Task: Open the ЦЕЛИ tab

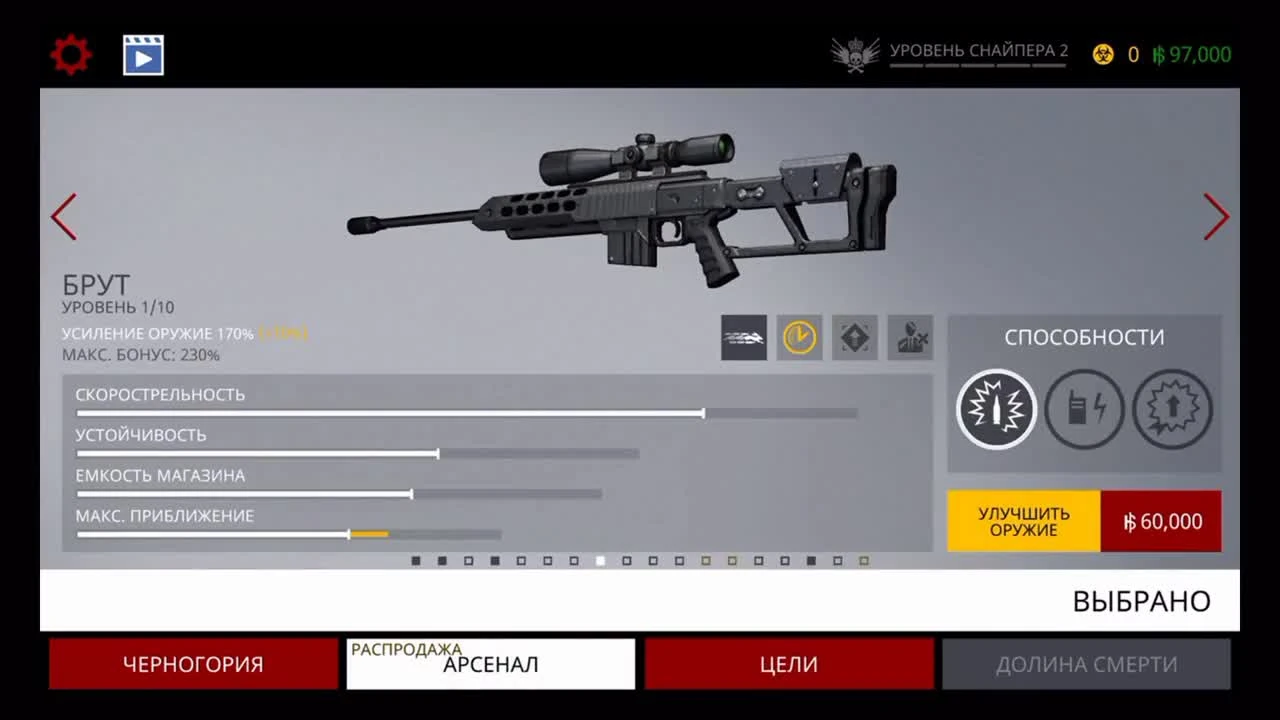Action: [x=787, y=663]
